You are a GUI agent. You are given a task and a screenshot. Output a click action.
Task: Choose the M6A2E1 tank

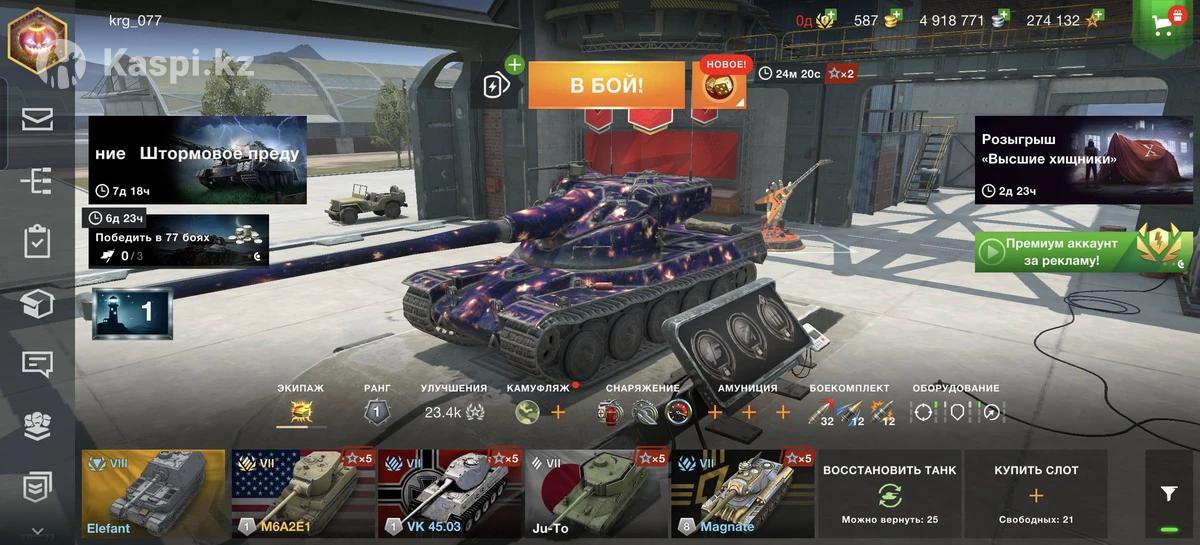click(x=302, y=494)
